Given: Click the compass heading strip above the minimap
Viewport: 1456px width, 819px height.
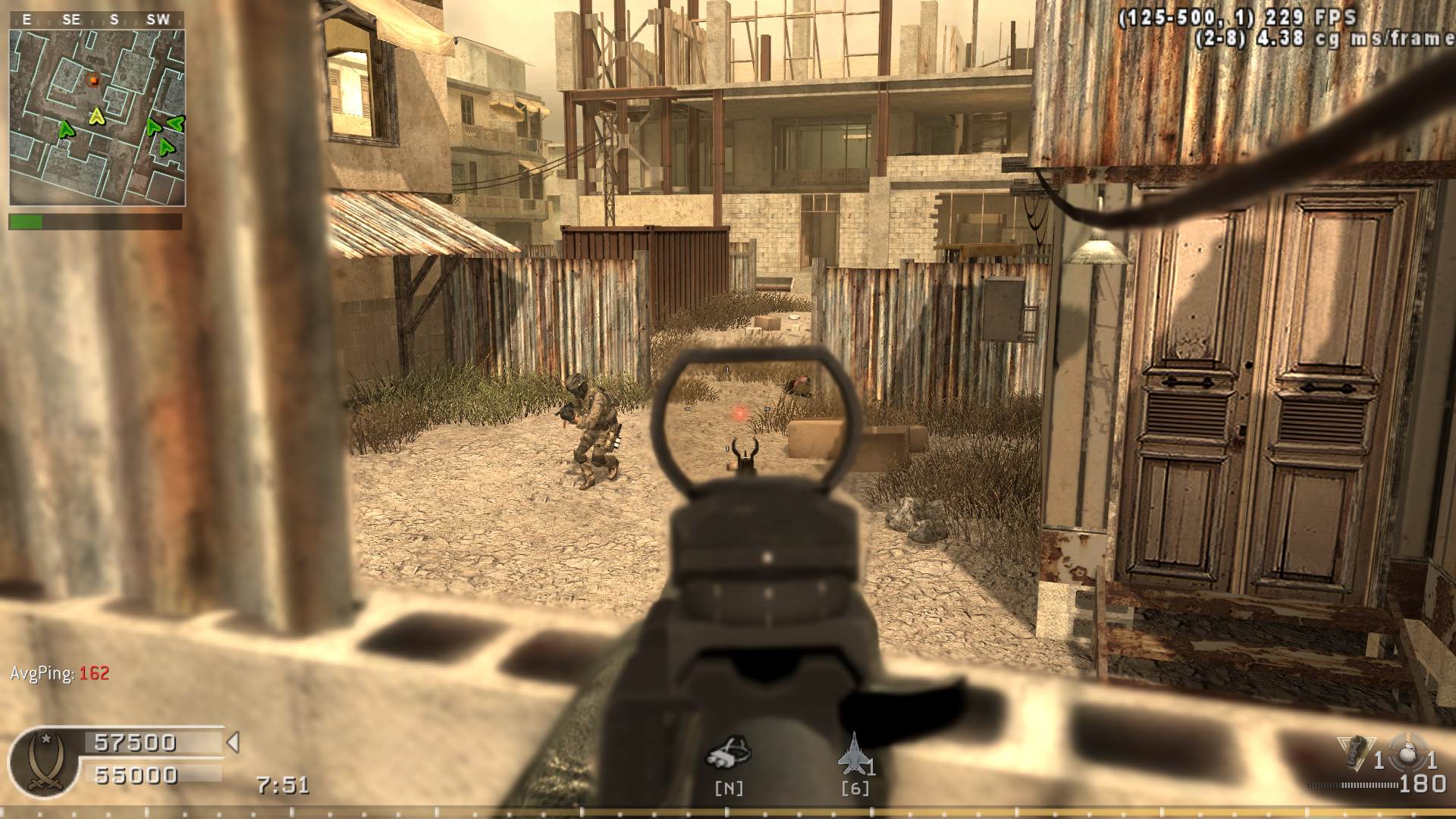Looking at the screenshot, I should [x=97, y=20].
